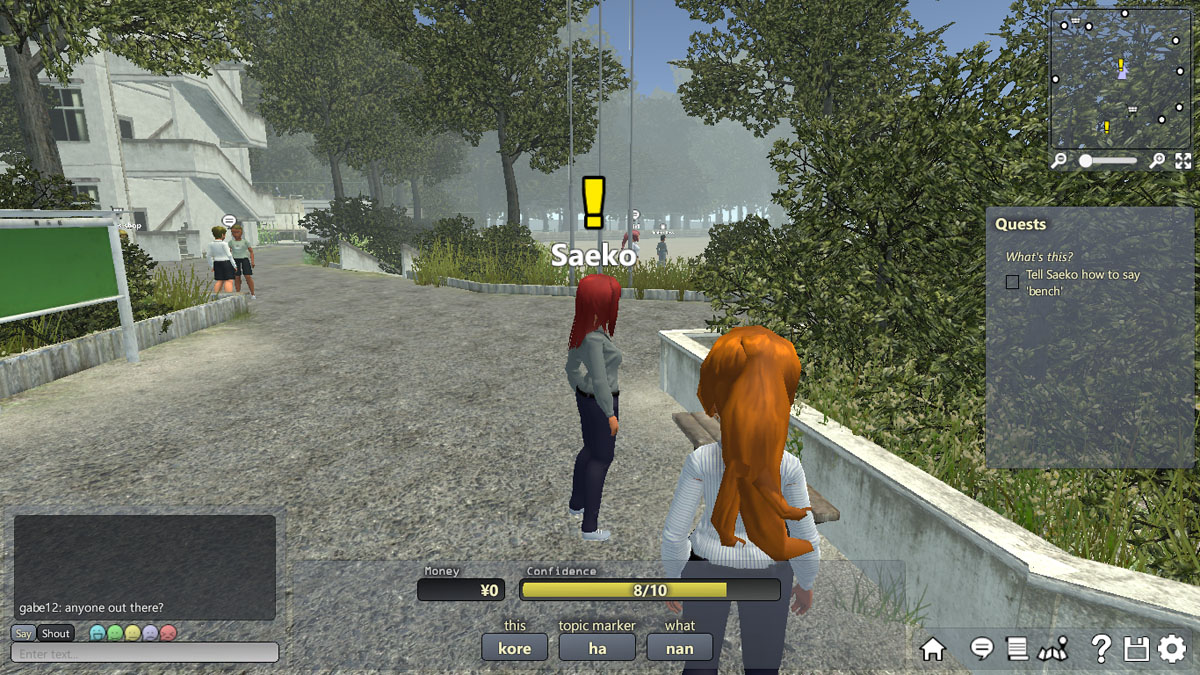This screenshot has height=675, width=1200.
Task: Open settings with the gear icon
Action: [1172, 649]
